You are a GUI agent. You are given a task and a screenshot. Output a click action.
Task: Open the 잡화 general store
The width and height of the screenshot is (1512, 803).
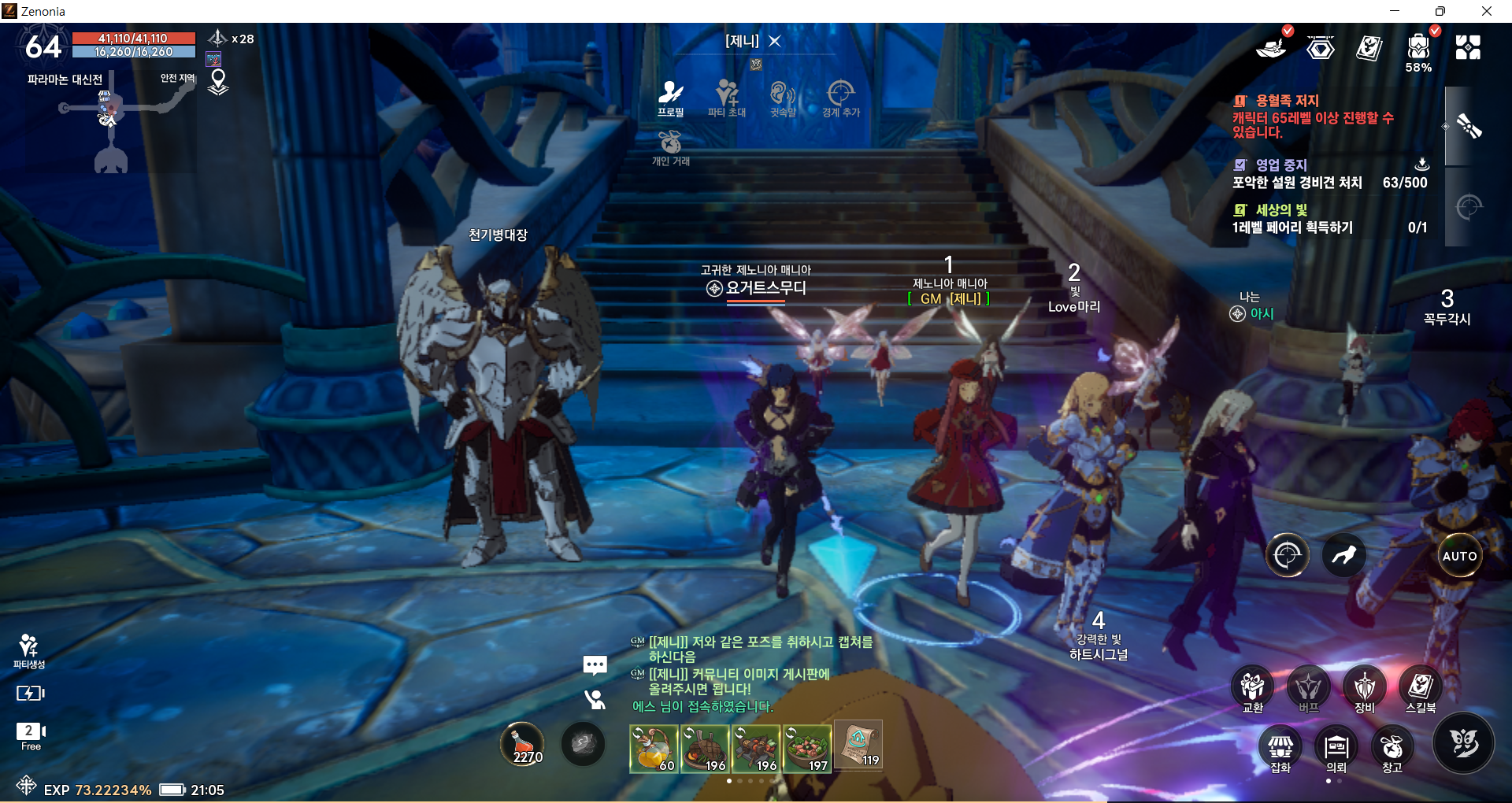click(1280, 749)
